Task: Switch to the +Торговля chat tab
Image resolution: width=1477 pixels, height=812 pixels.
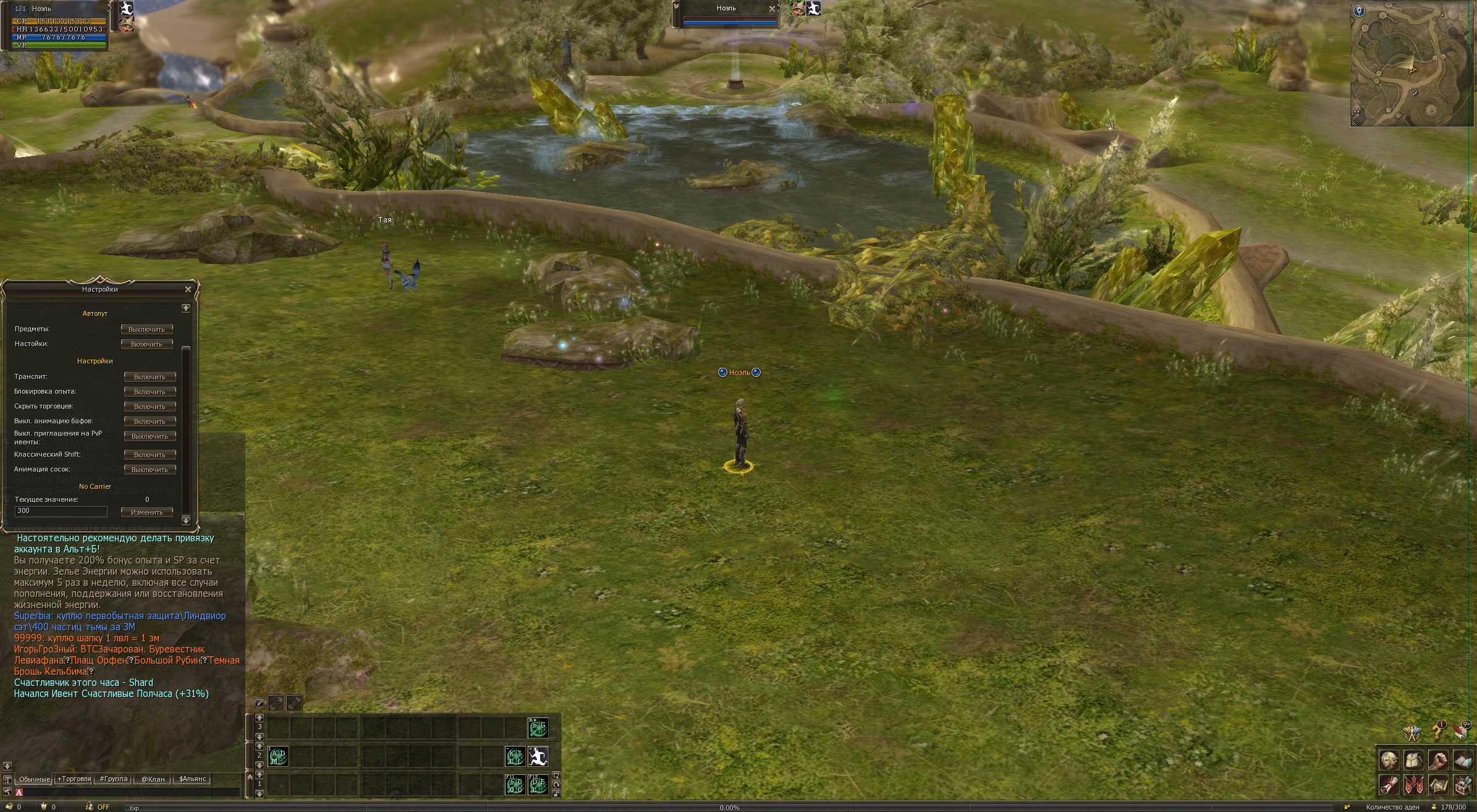Action: tap(74, 779)
